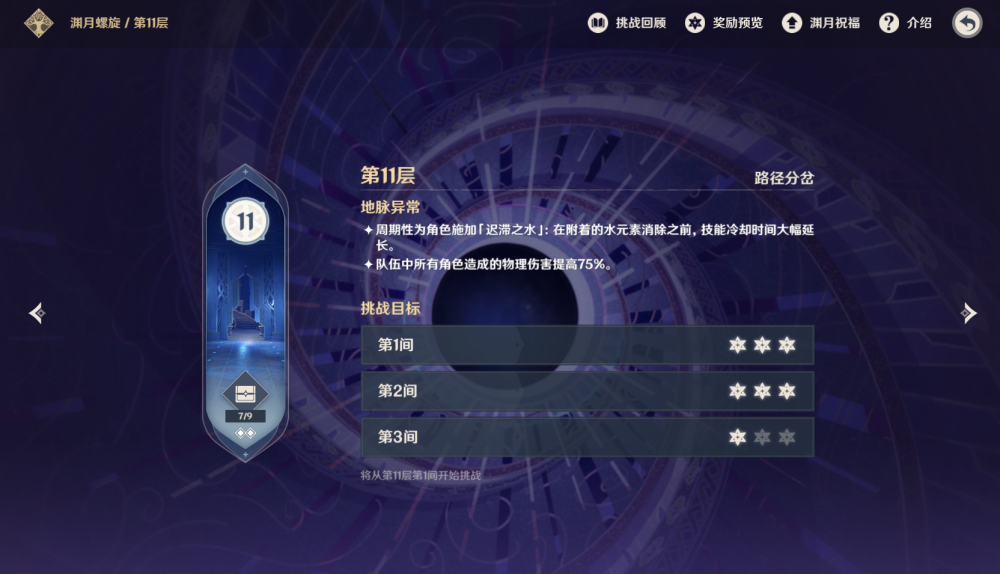Click the 渊月螺旋 emblem icon

pyautogui.click(x=39, y=22)
